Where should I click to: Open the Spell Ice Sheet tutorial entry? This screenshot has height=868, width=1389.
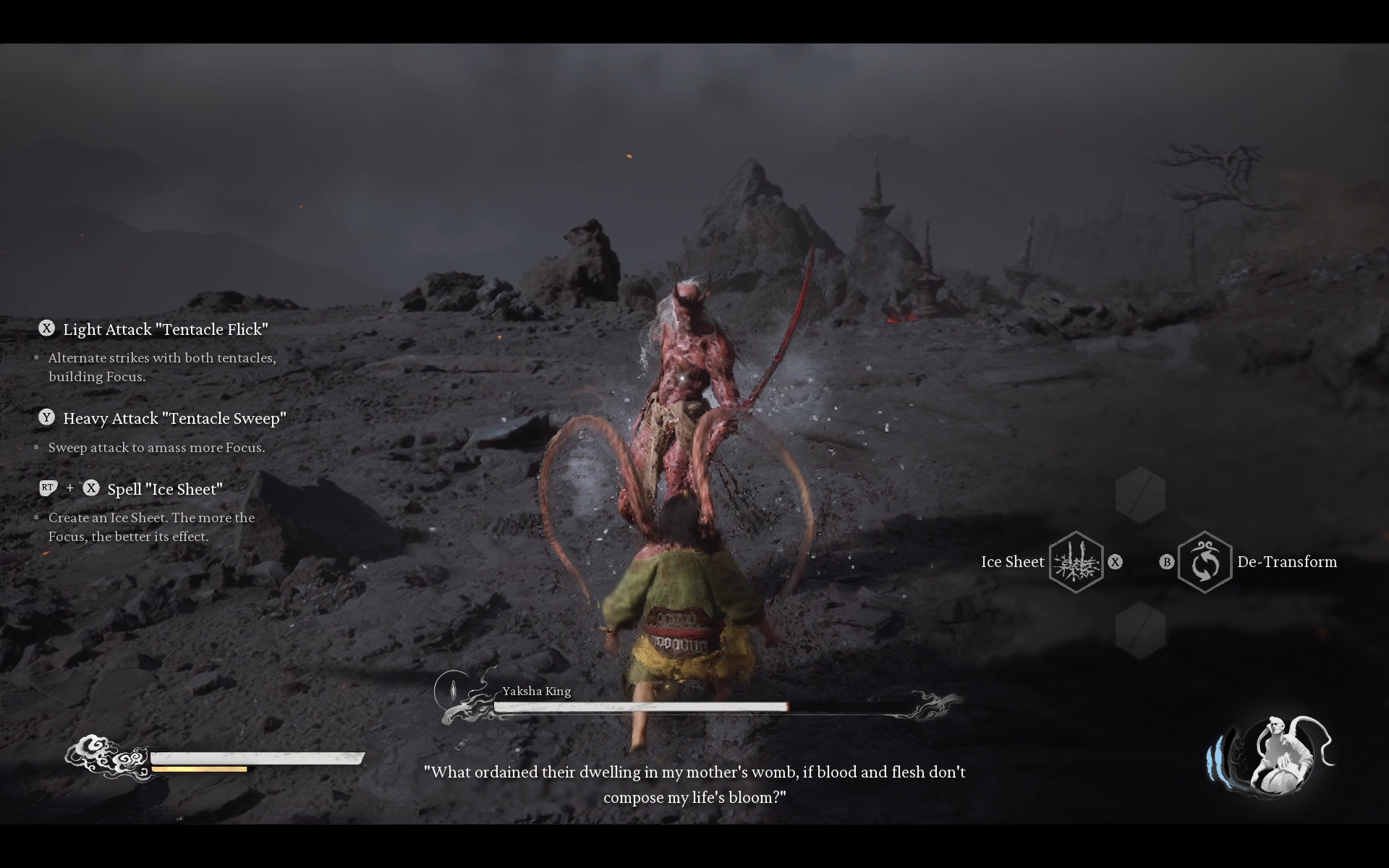(165, 489)
